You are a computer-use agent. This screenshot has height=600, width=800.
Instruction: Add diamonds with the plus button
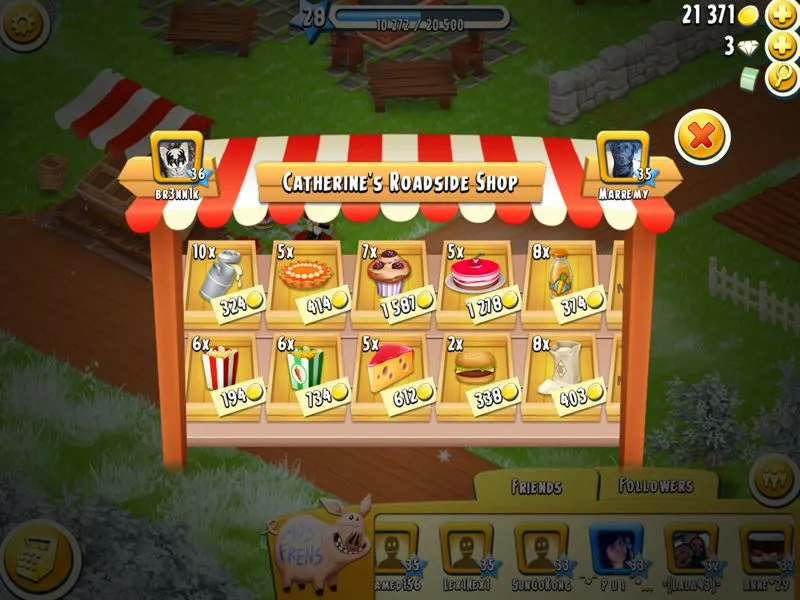click(x=780, y=46)
